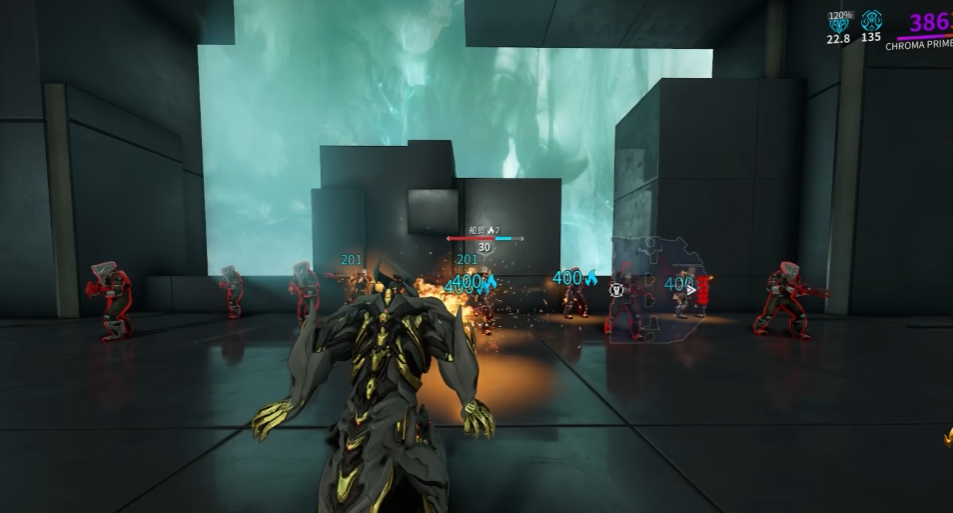Viewport: 953px width, 513px height.
Task: Click the buff icon showing 135
Action: pyautogui.click(x=871, y=21)
